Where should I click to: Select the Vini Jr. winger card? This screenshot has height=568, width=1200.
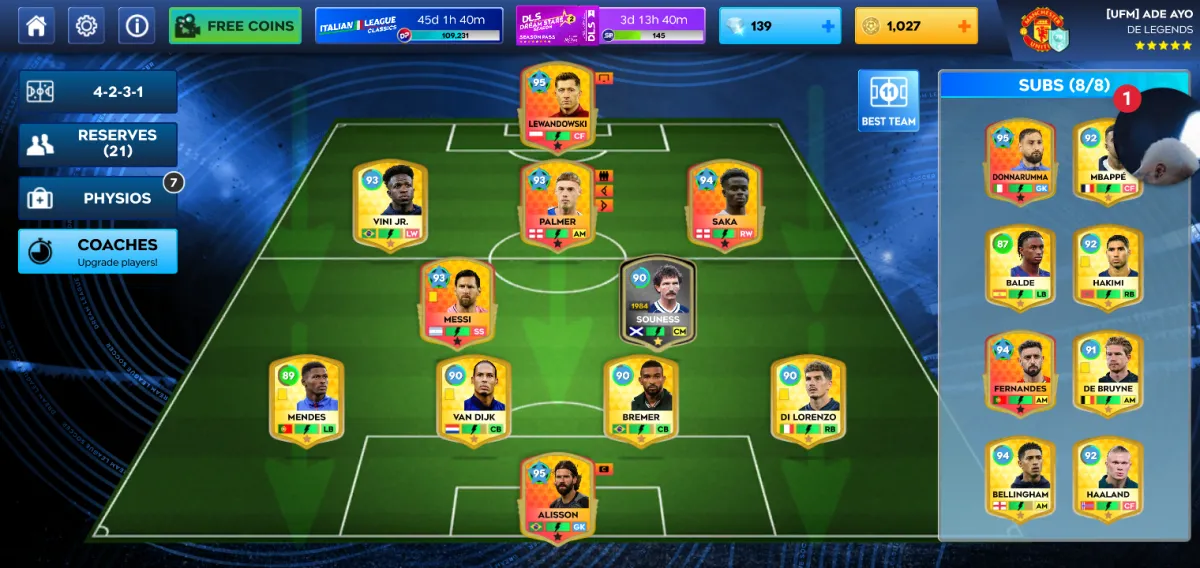(390, 204)
